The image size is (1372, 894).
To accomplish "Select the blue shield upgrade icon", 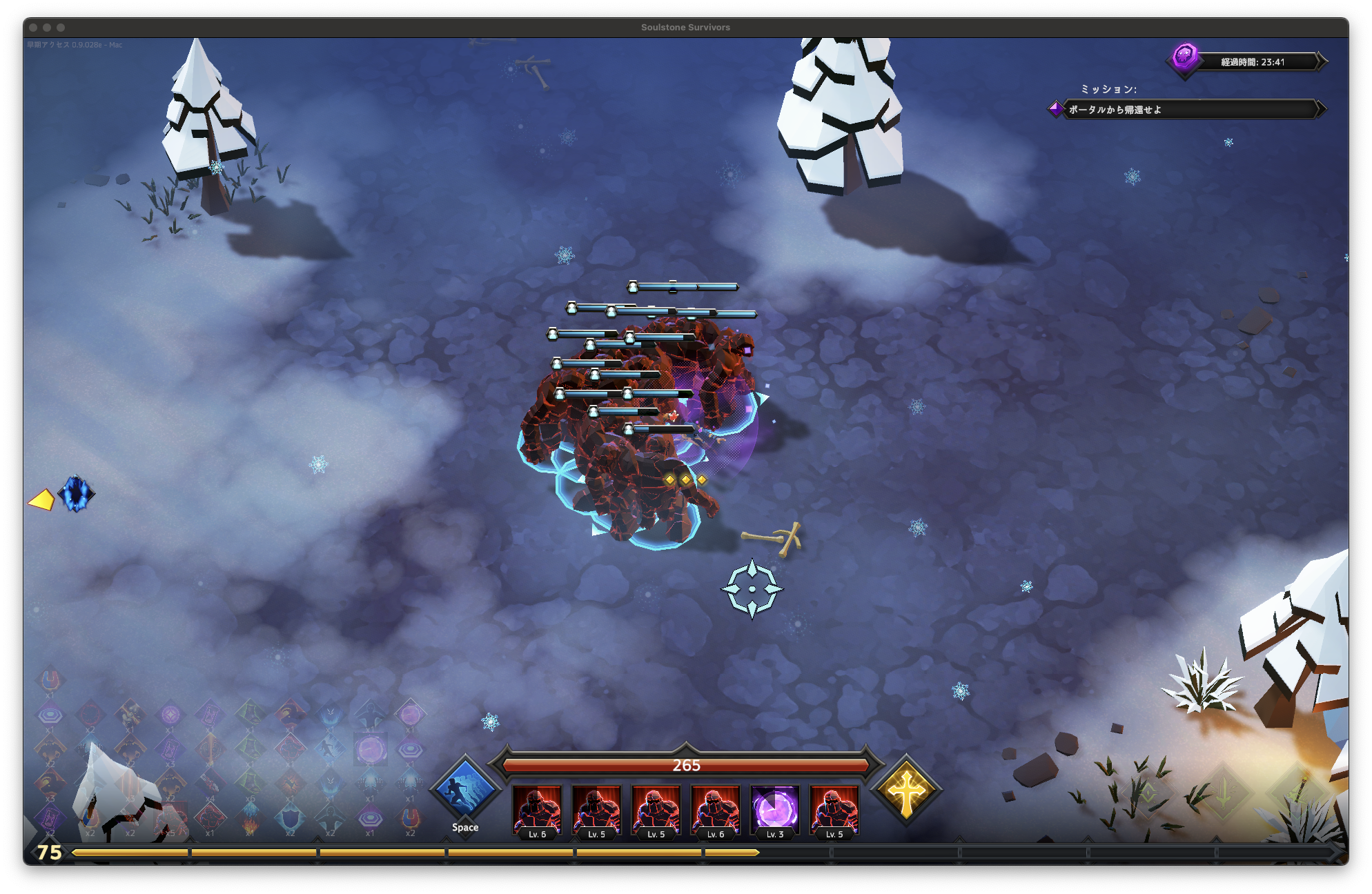I will tap(290, 819).
